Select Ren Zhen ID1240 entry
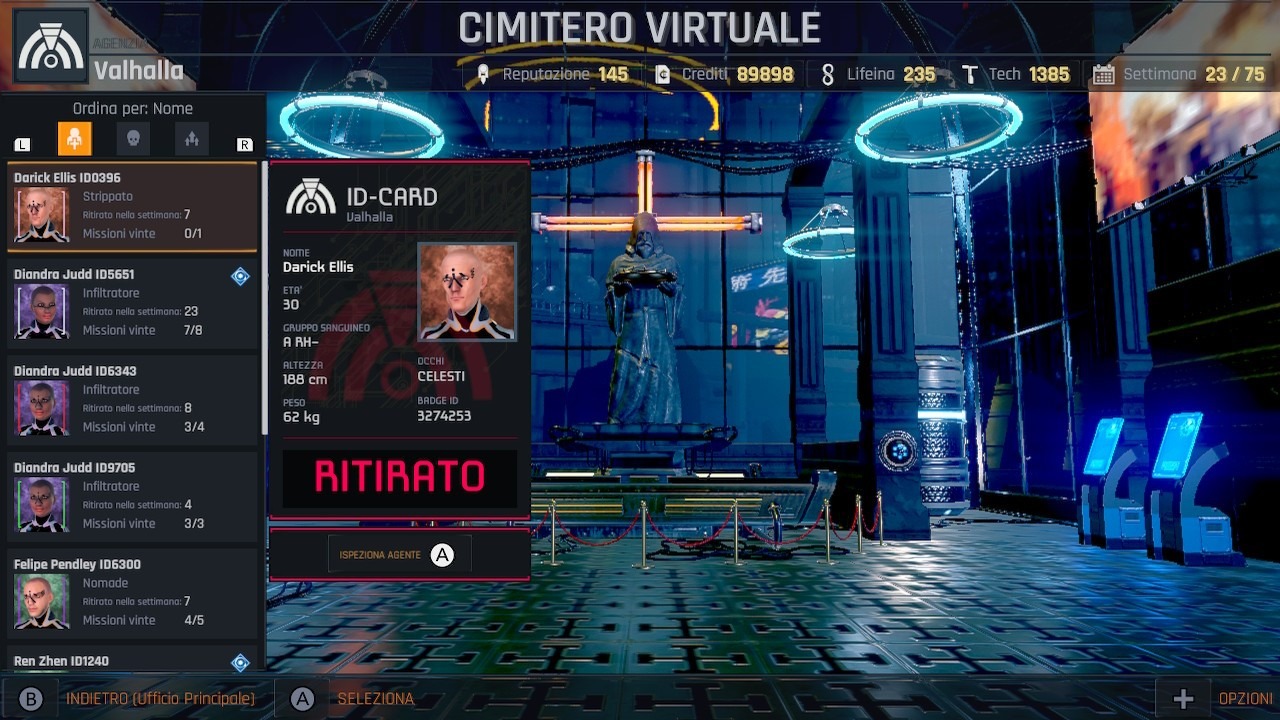 (132, 661)
